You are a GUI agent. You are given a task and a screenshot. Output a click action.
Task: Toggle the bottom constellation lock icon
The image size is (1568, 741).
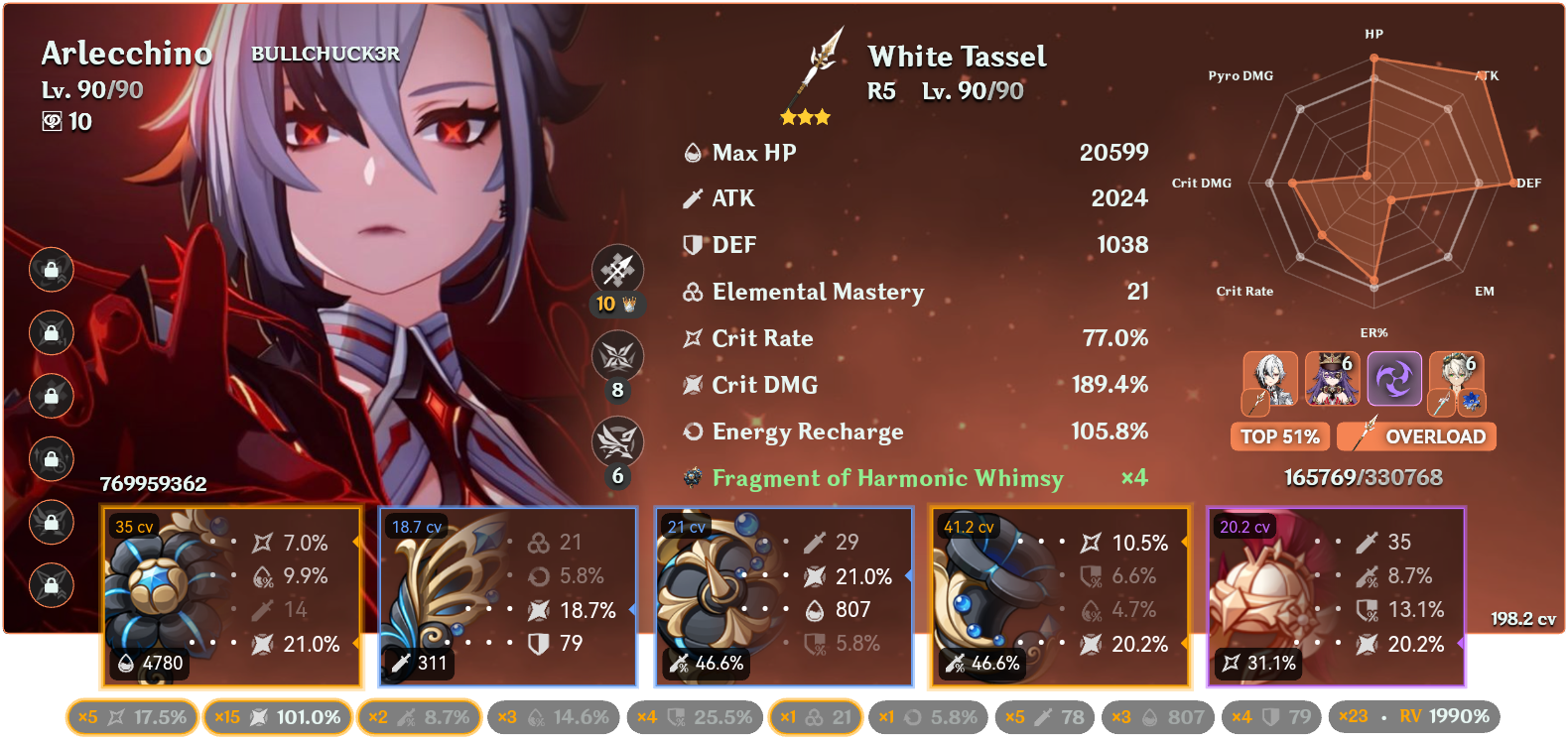click(x=51, y=586)
